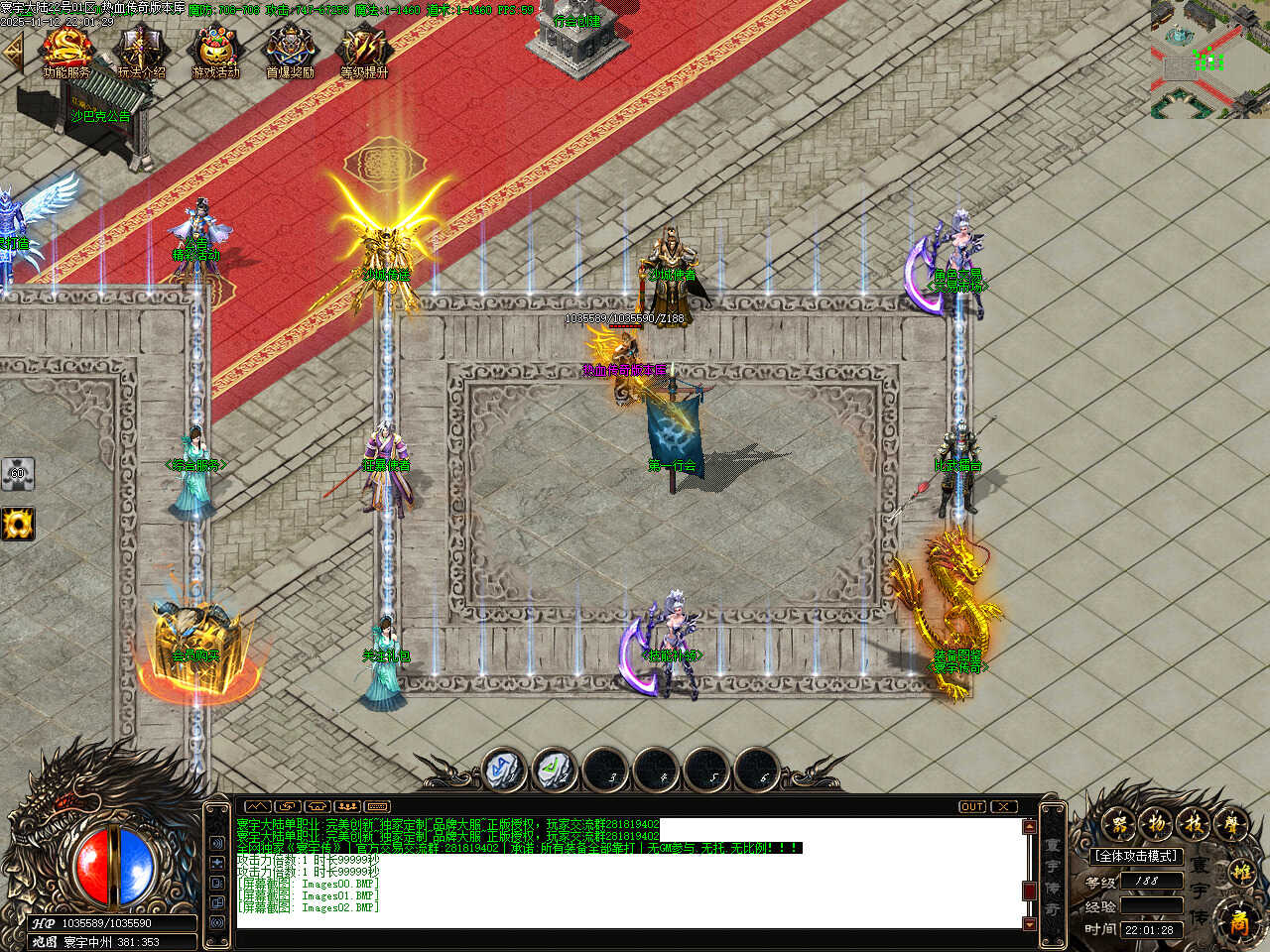Toggle the 声 sound button
The height and width of the screenshot is (952, 1270).
[1230, 823]
